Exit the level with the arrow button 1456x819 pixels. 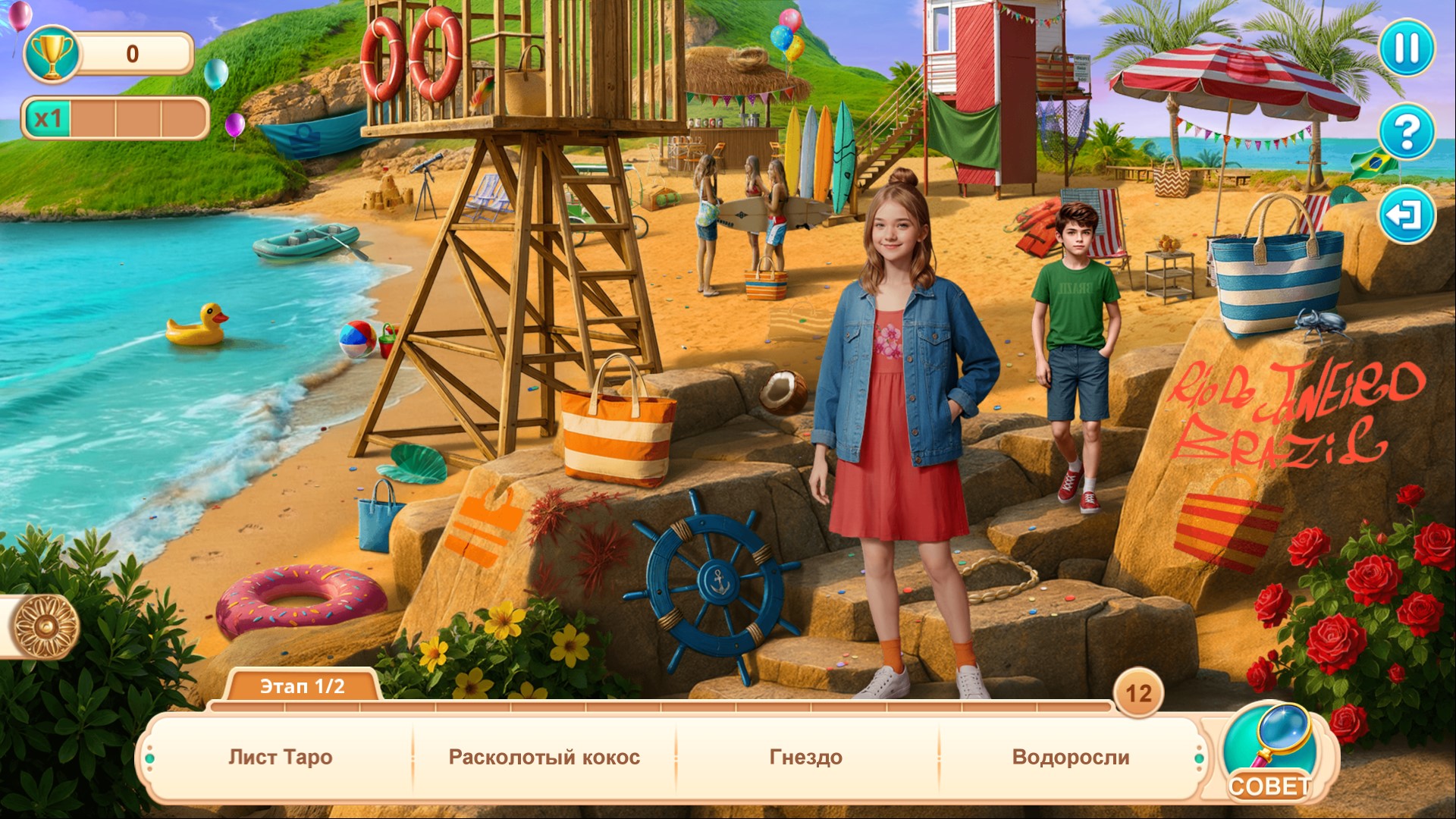(1406, 215)
